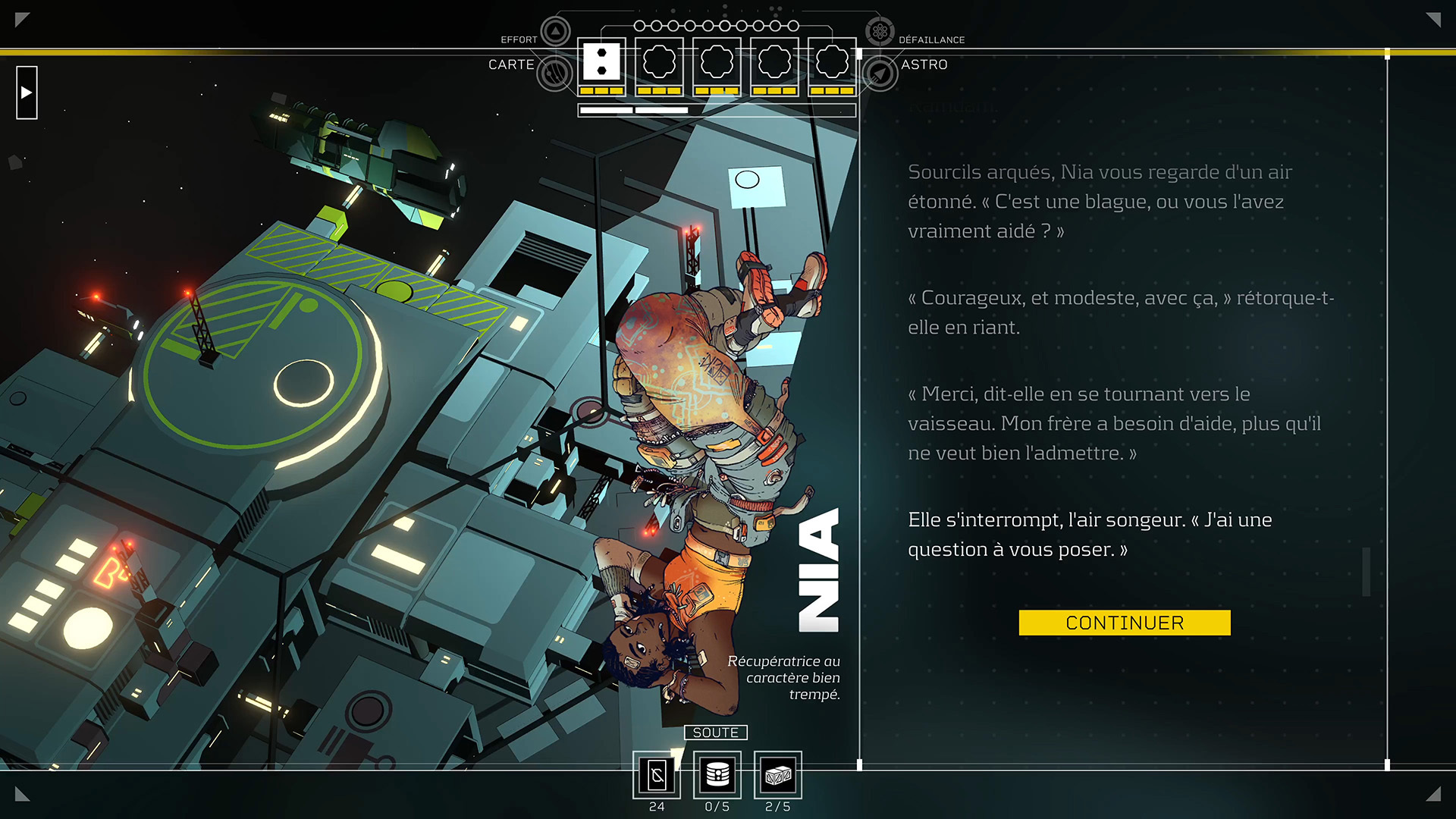1456x819 pixels.
Task: Click the EFFORT arrow icon
Action: point(556,32)
